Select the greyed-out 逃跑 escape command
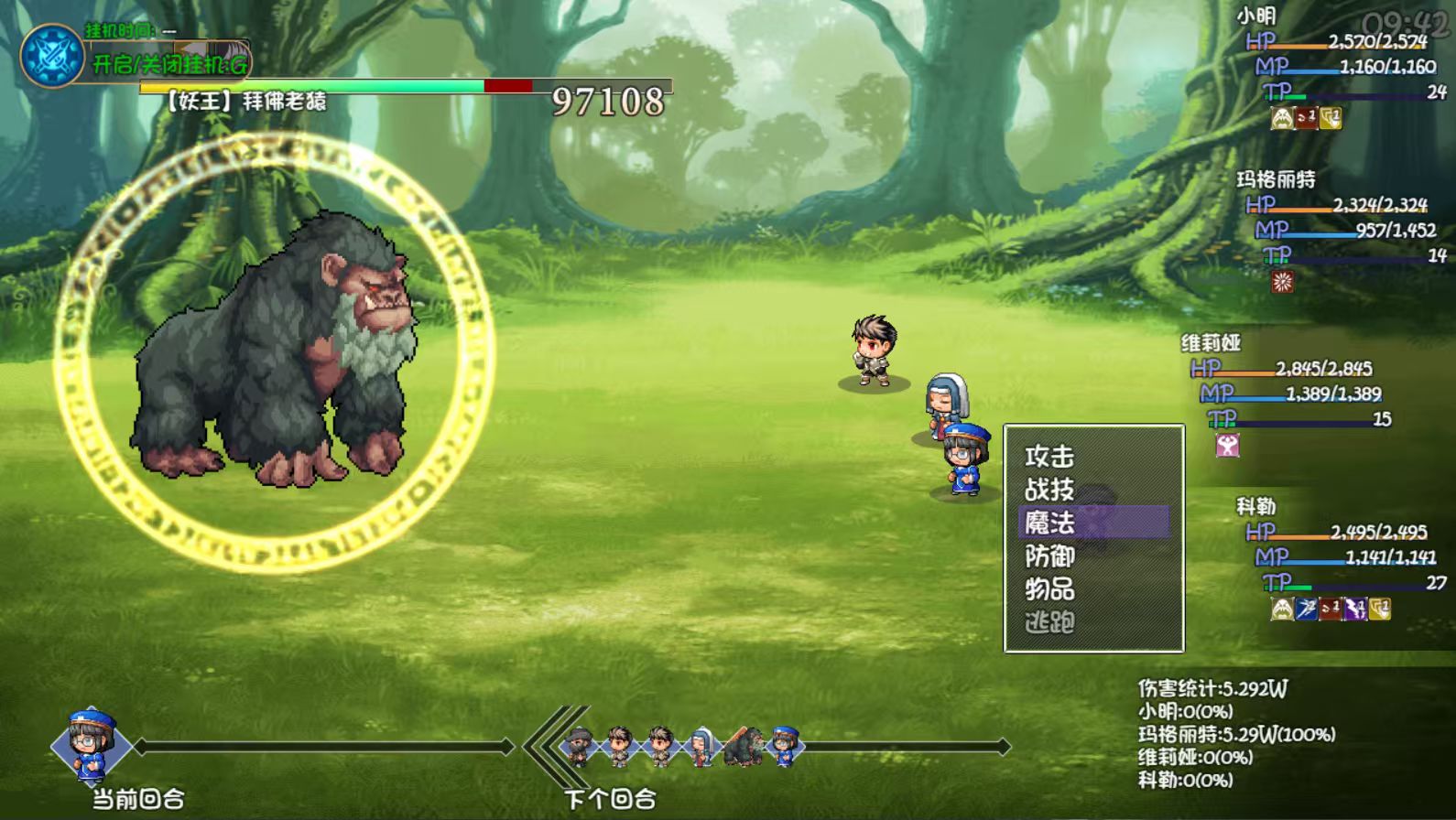This screenshot has width=1456, height=820. click(x=1049, y=623)
